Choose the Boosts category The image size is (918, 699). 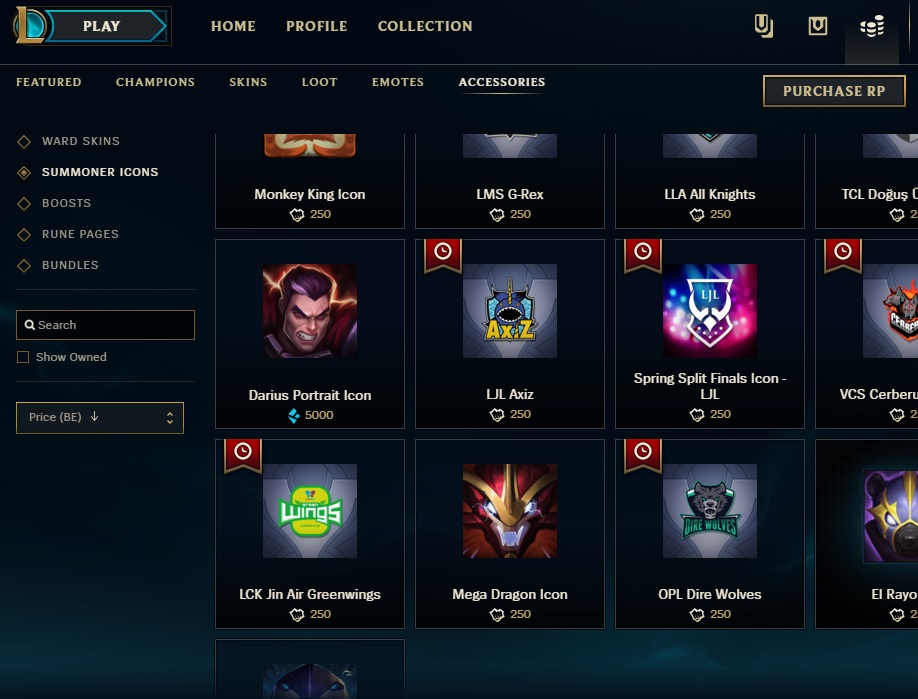[x=66, y=203]
